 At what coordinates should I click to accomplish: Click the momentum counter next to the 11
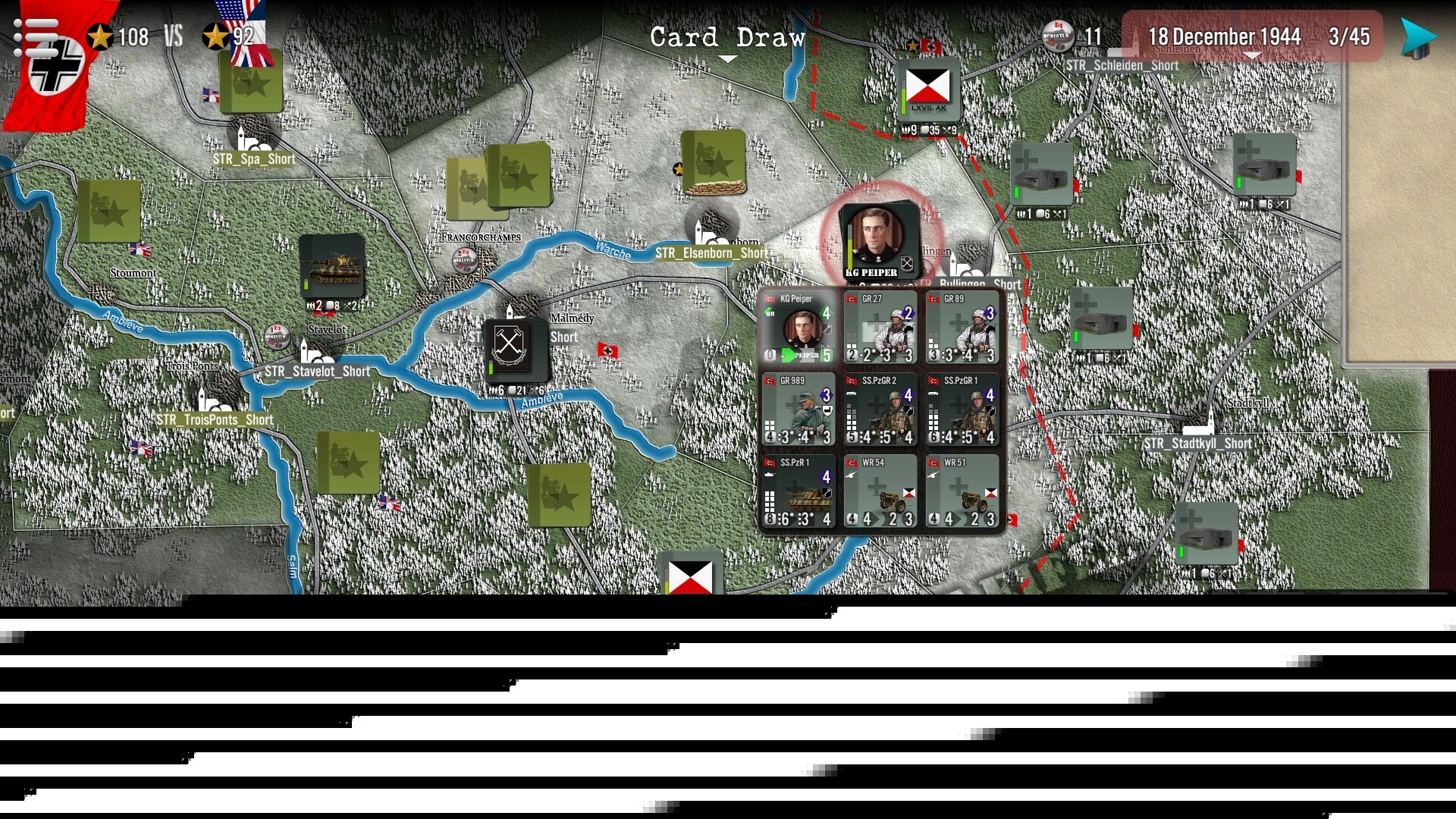coord(1057,36)
